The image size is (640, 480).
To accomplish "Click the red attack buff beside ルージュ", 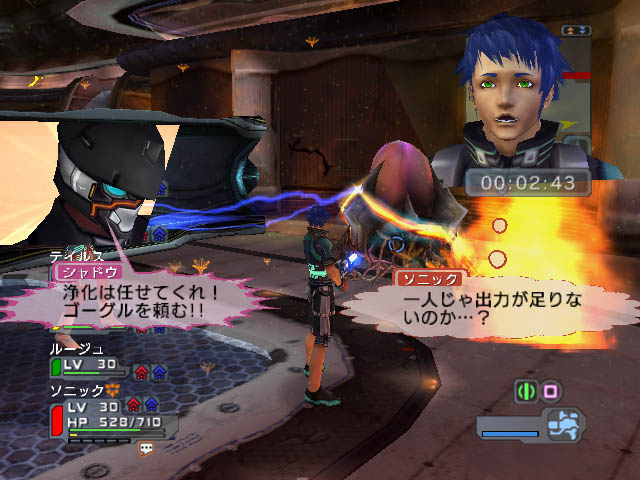I will coord(143,371).
